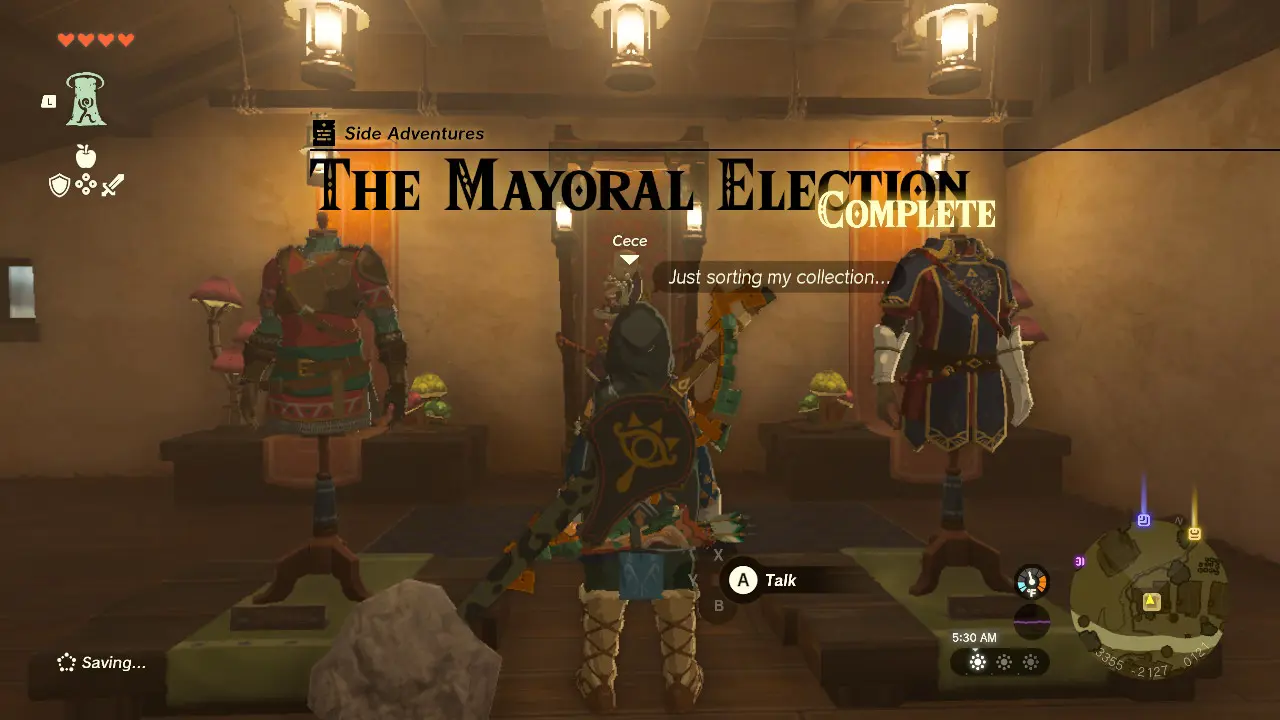The width and height of the screenshot is (1280, 720).
Task: Select the Ultrahand ability icon
Action: [84, 102]
